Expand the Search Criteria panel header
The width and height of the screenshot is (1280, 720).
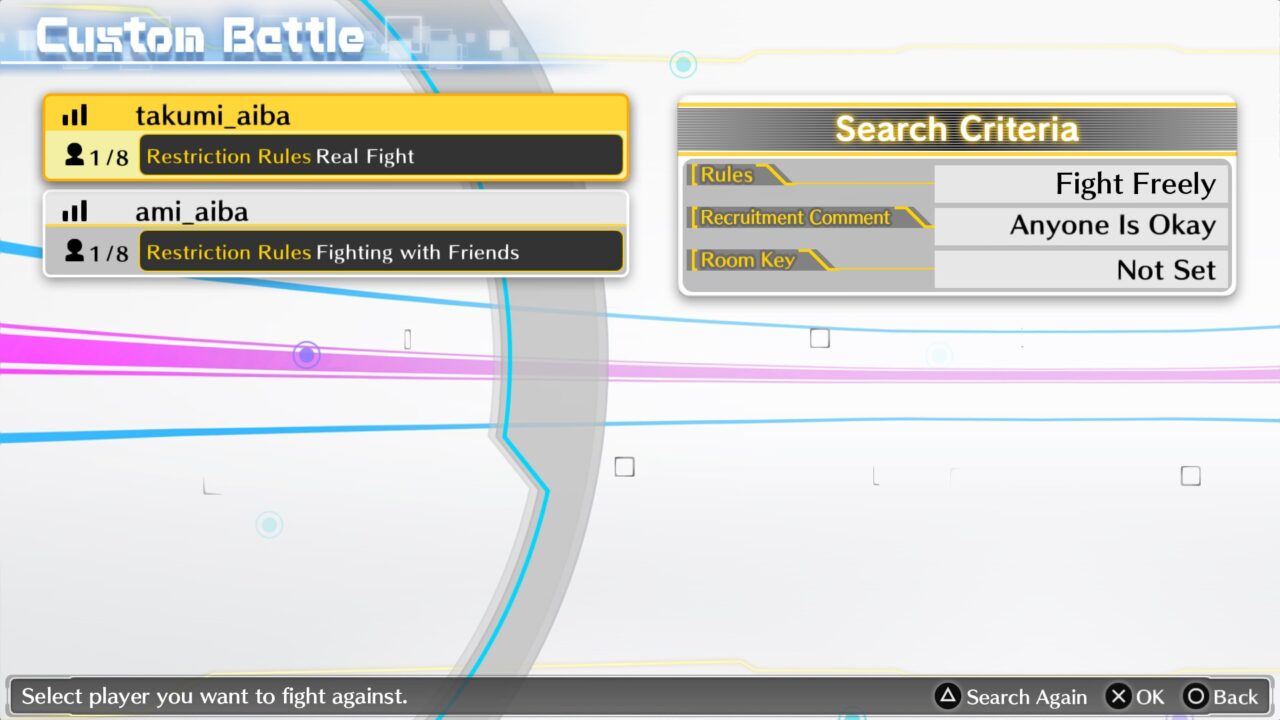tap(955, 128)
